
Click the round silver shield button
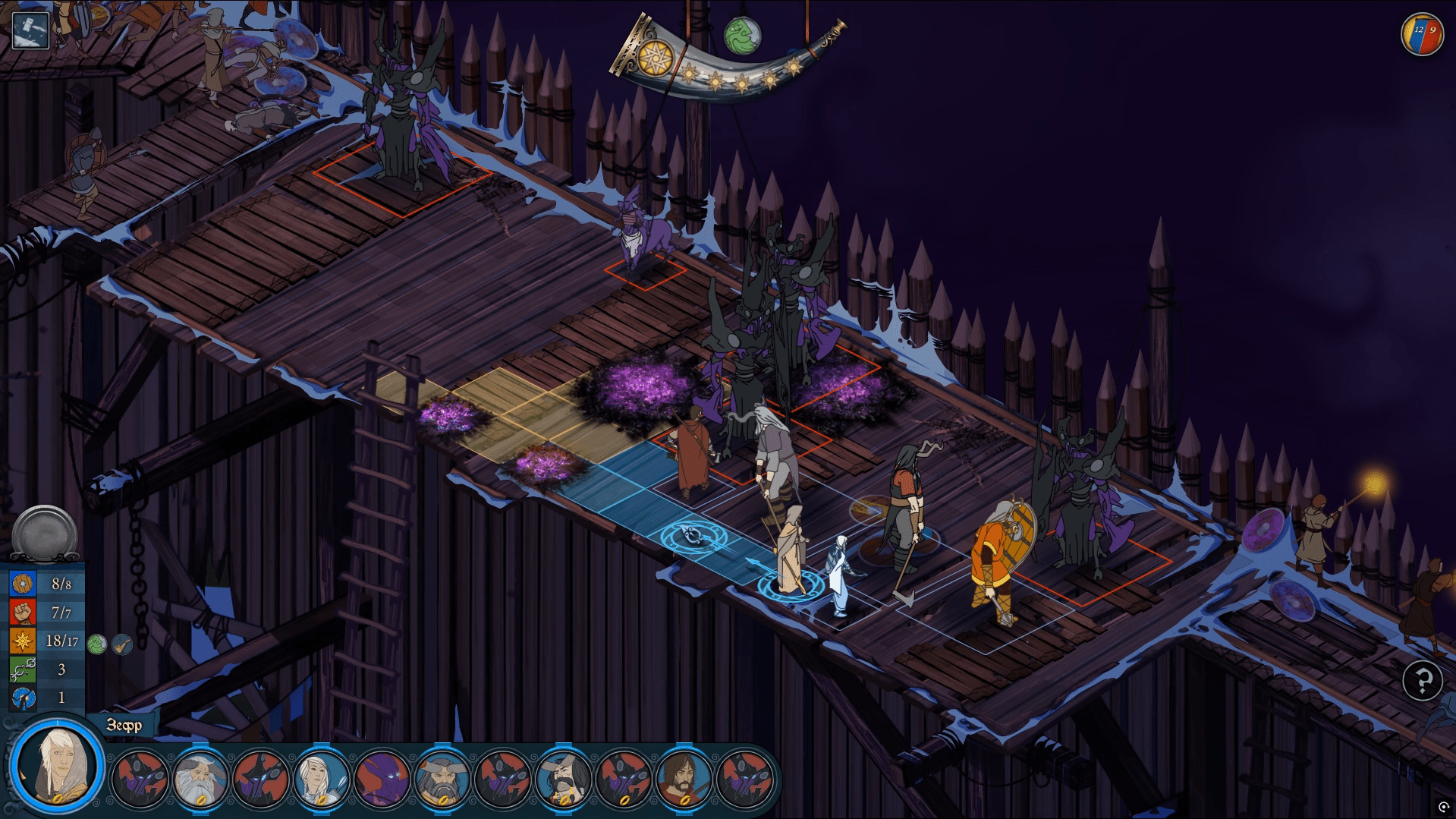45,534
